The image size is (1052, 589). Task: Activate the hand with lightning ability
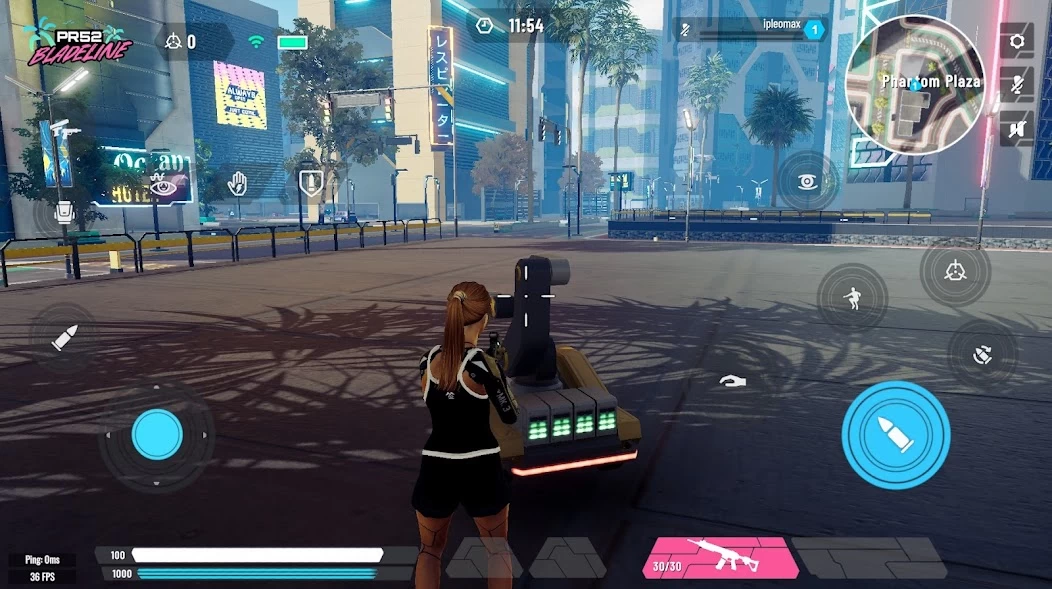237,184
